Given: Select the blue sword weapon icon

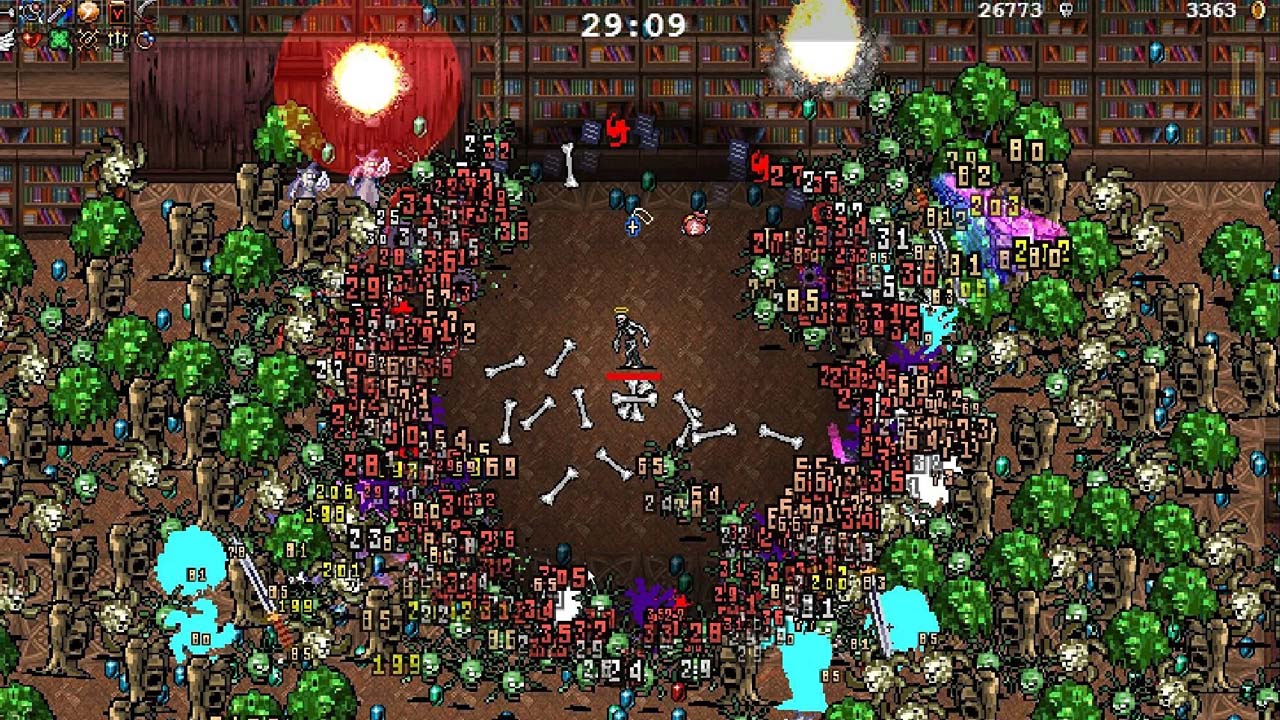Looking at the screenshot, I should (x=61, y=12).
